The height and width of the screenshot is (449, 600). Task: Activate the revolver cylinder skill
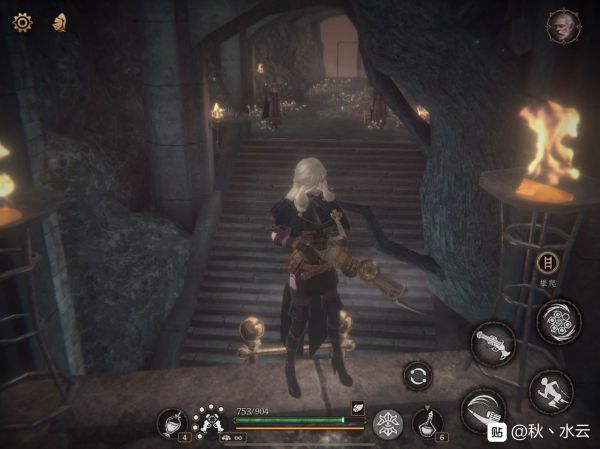(559, 321)
